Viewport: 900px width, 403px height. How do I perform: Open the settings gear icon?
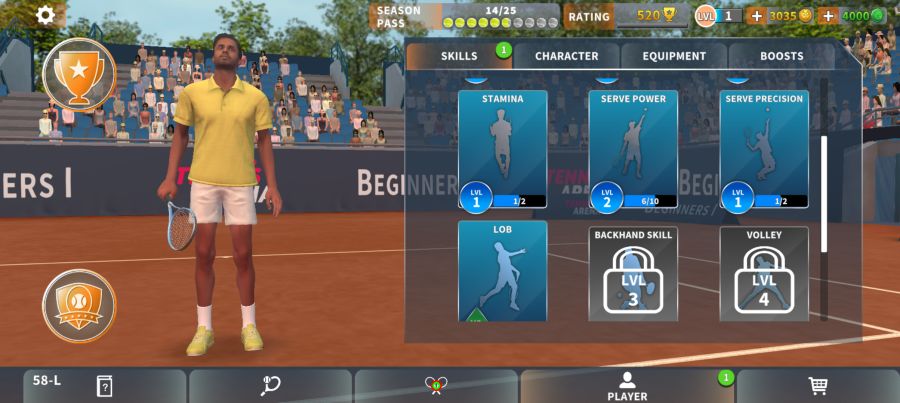coord(46,15)
